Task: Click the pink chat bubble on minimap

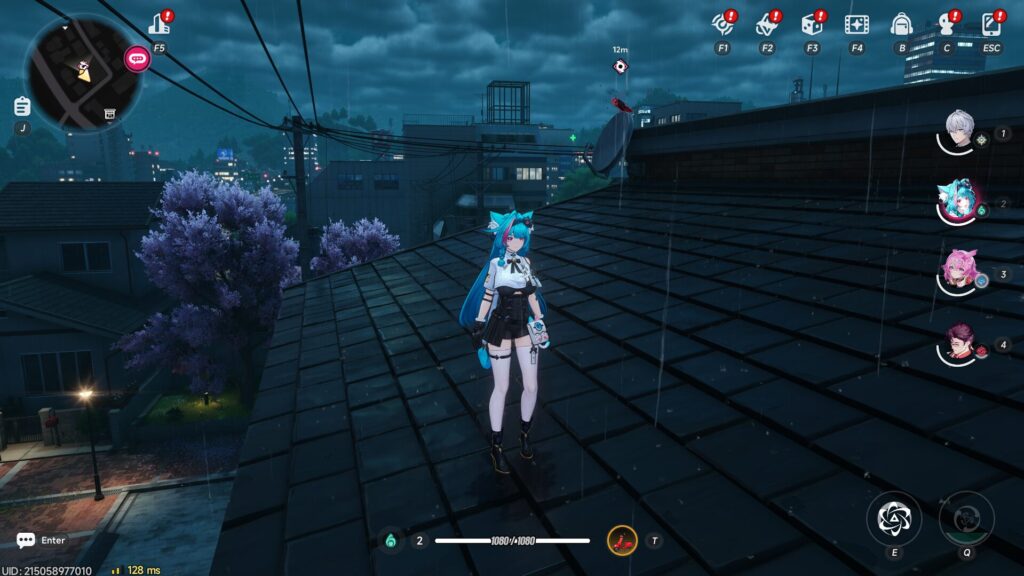Action: pyautogui.click(x=136, y=58)
